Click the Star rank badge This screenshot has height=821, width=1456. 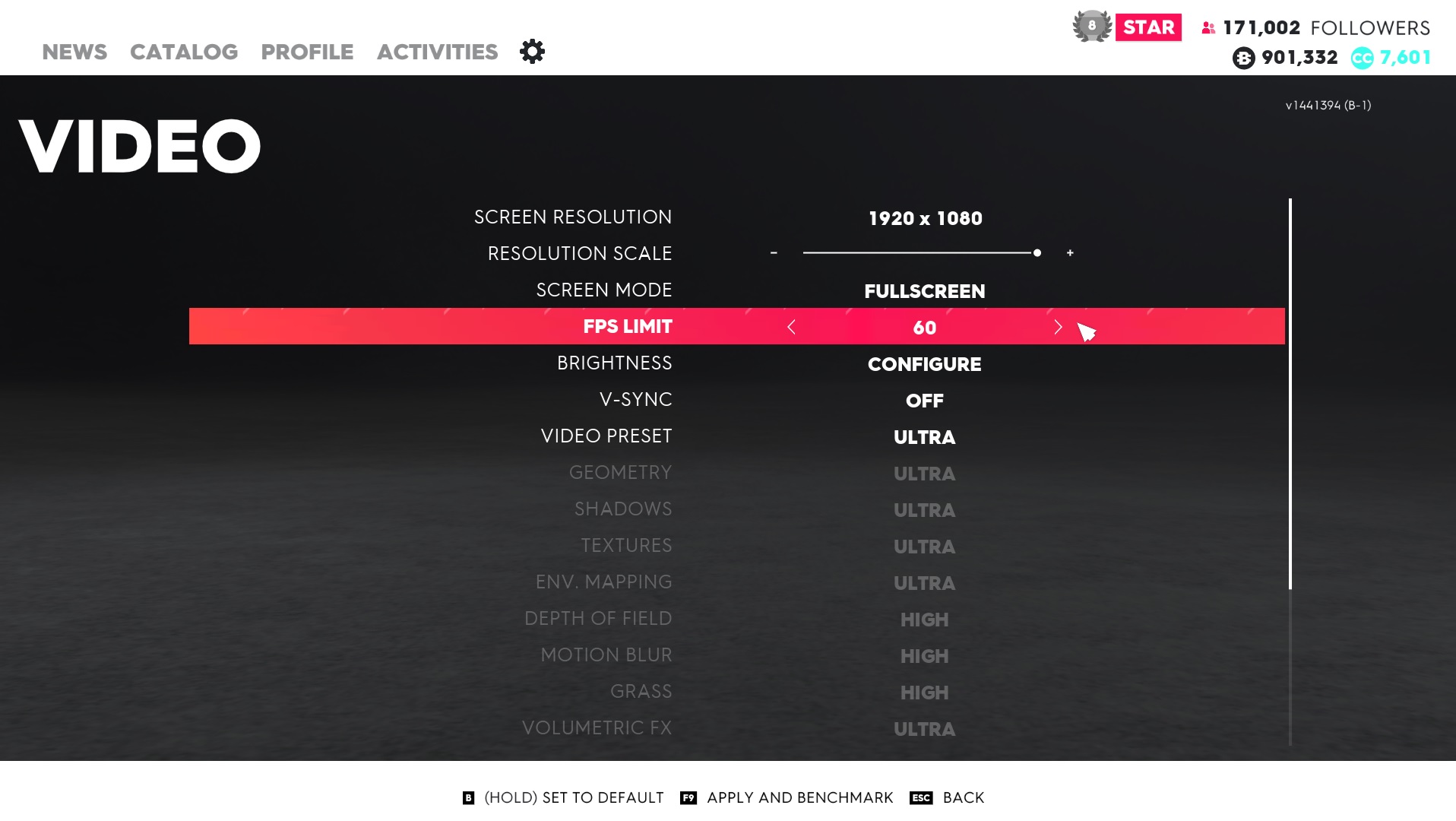pos(1147,27)
